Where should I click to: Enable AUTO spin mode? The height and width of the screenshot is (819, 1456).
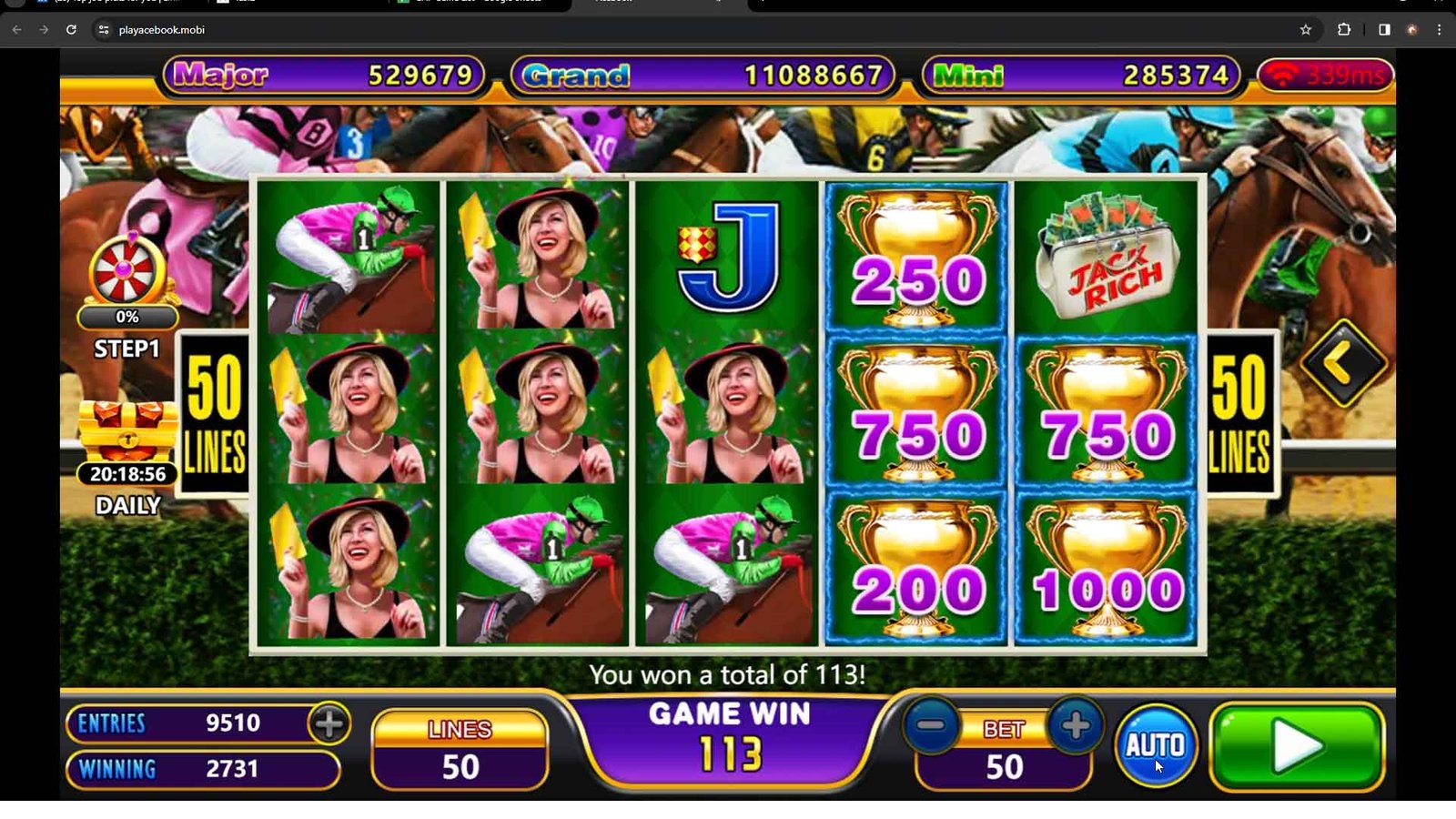point(1155,745)
